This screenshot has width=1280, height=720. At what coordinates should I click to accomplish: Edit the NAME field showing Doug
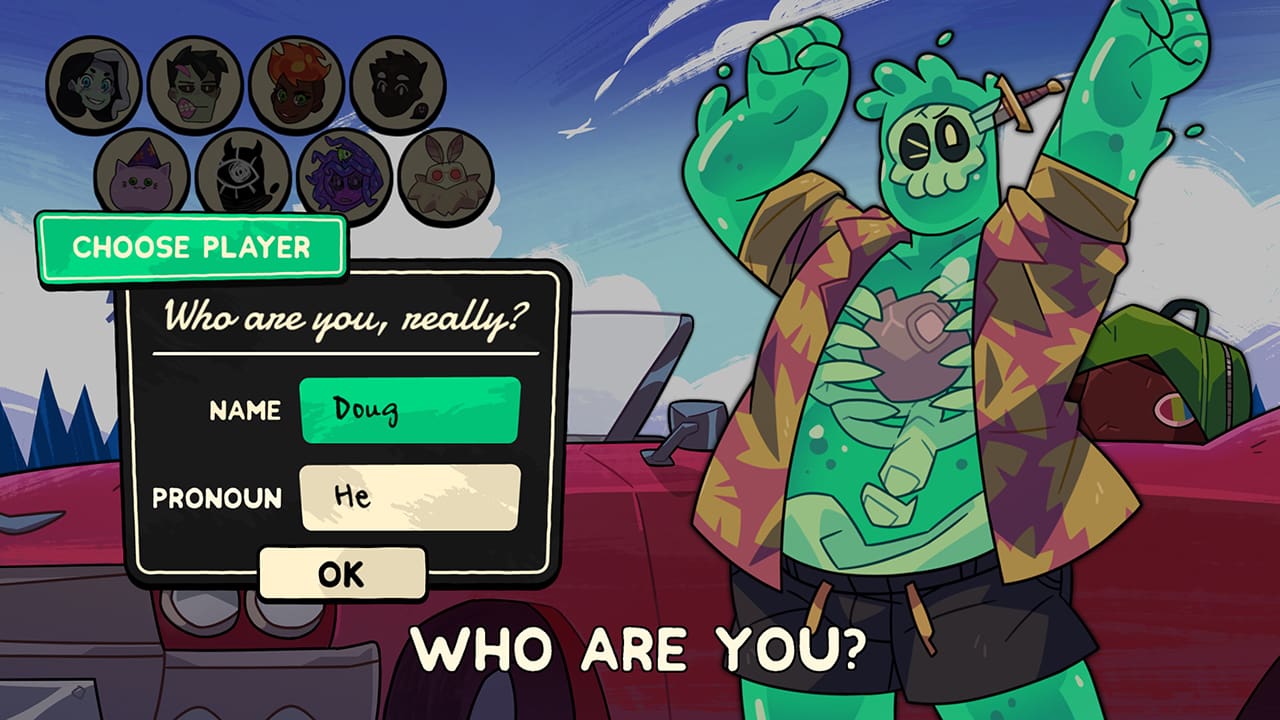click(410, 410)
